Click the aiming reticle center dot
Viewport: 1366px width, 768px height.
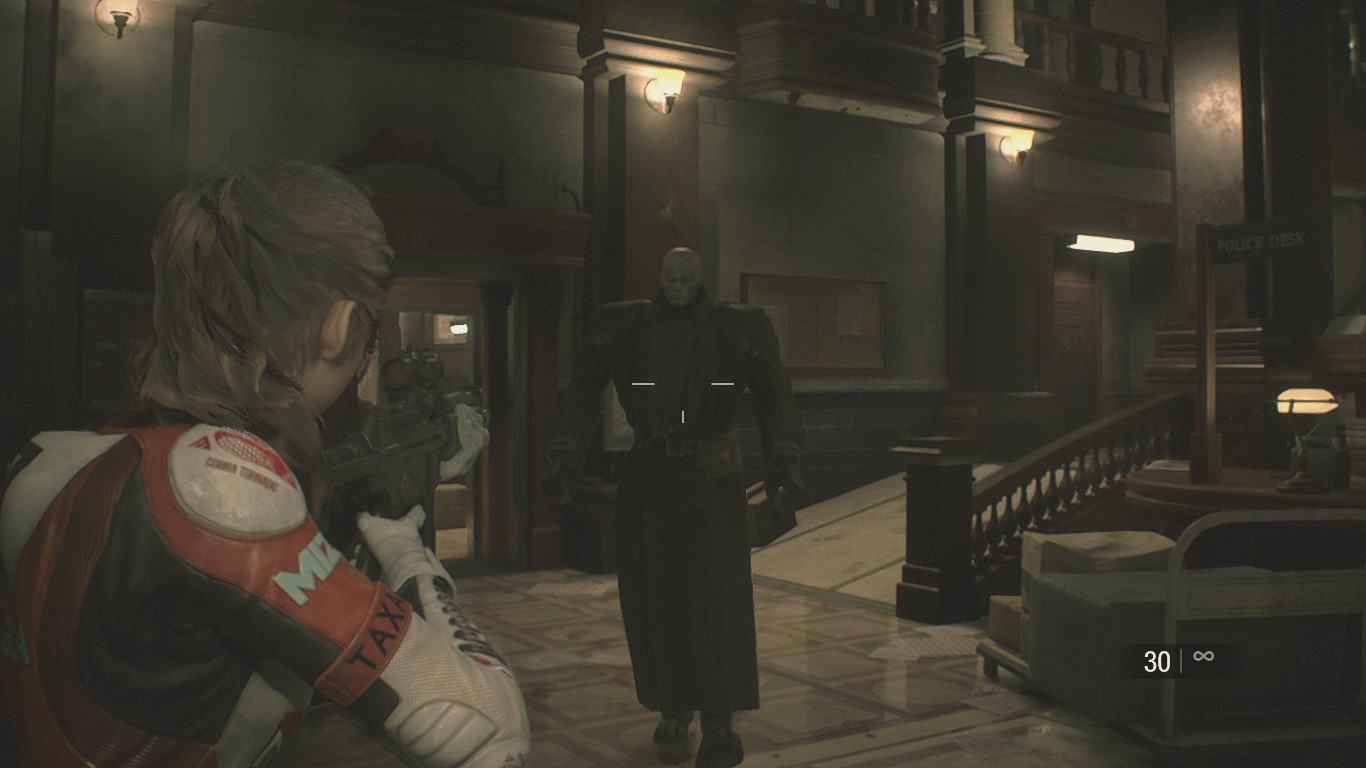click(x=683, y=417)
